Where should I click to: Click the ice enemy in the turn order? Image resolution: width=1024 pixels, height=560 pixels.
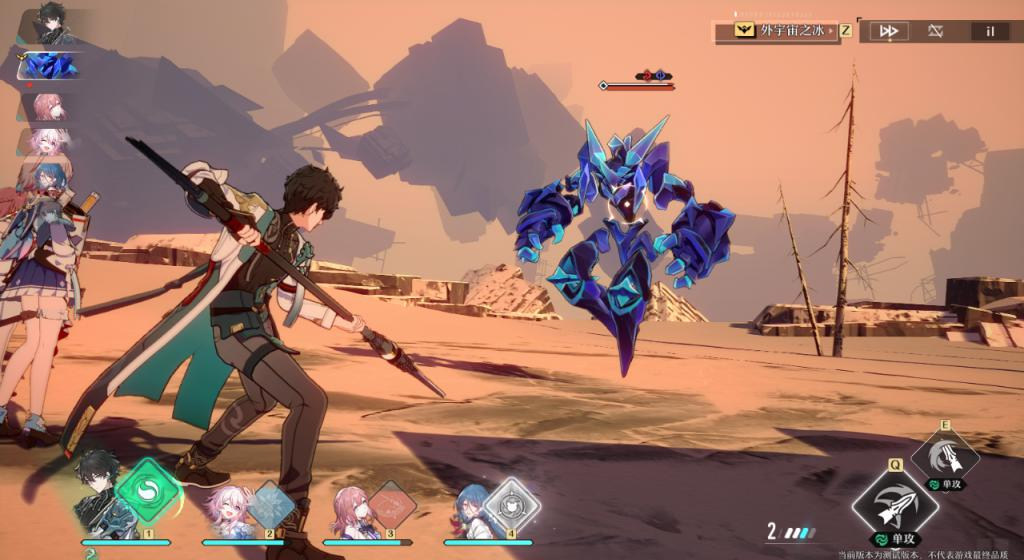point(49,65)
